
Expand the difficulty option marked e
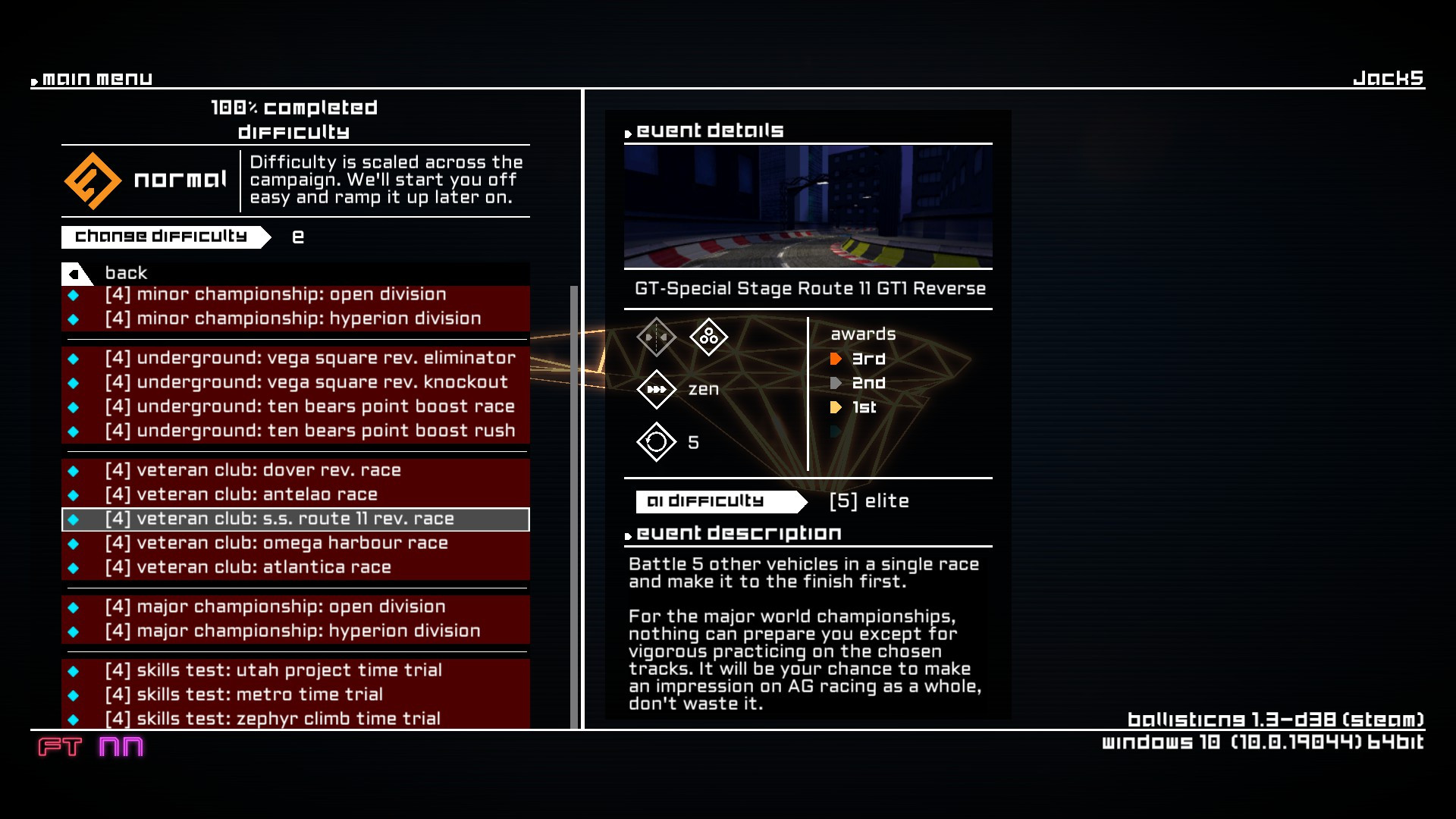[x=299, y=236]
